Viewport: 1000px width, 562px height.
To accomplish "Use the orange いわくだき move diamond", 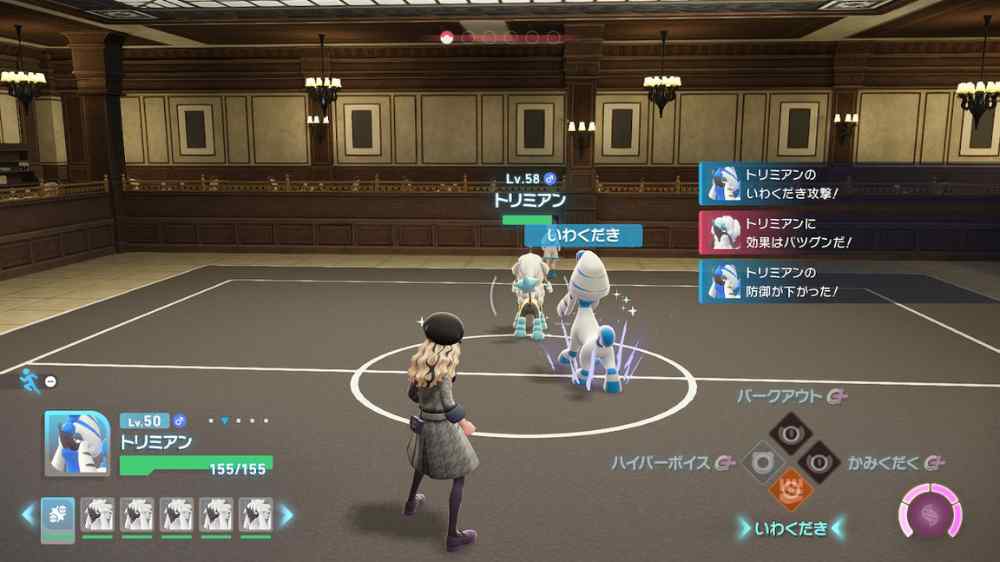I will coord(788,491).
